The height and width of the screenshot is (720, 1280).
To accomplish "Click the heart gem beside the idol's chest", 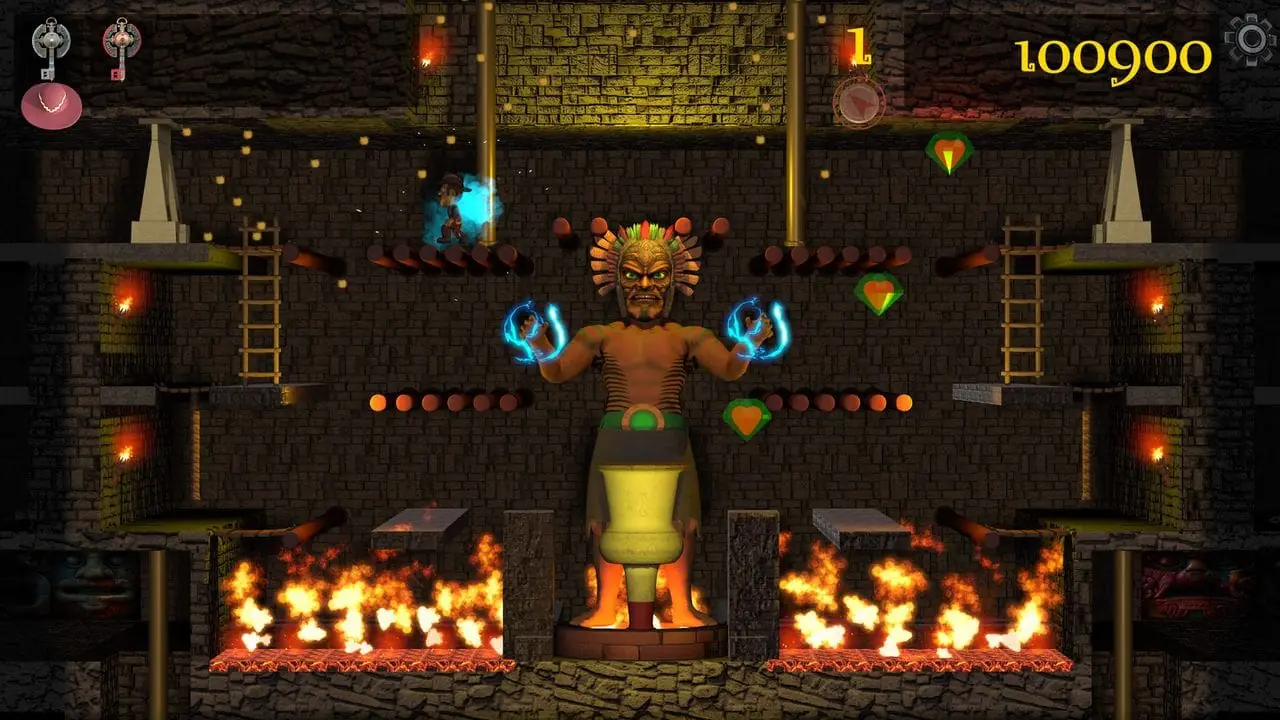I will [x=748, y=420].
